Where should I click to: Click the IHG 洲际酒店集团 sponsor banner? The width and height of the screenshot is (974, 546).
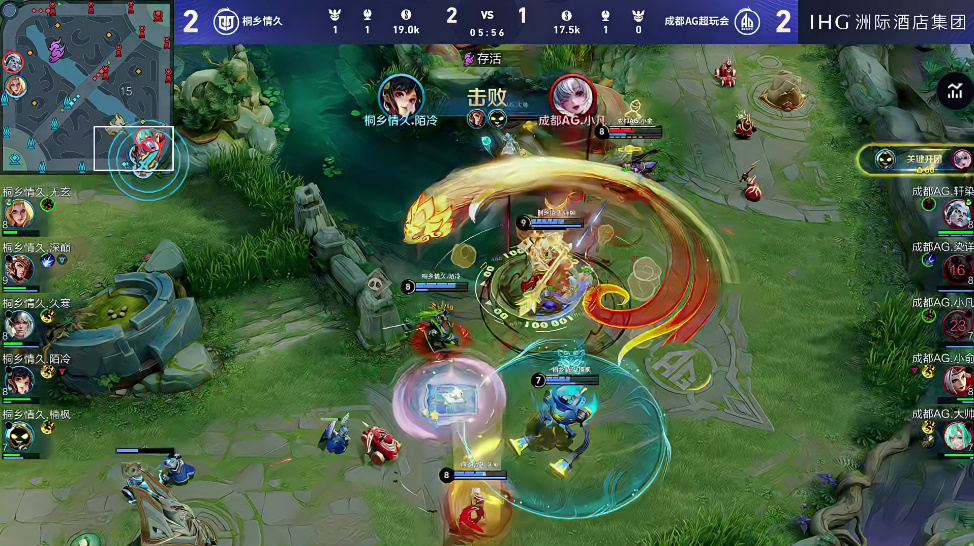click(x=886, y=21)
